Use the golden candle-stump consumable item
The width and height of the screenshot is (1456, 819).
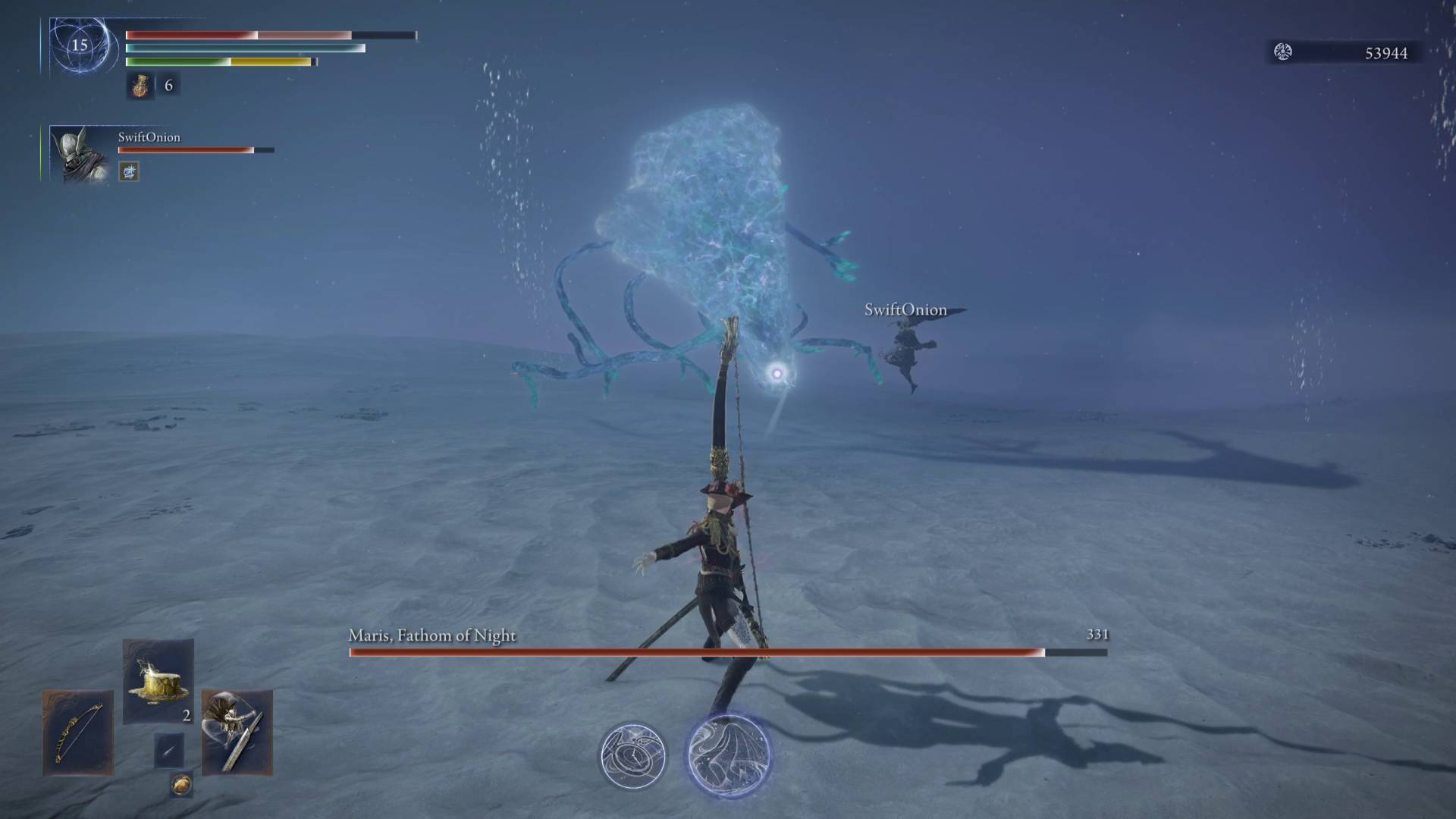point(158,681)
